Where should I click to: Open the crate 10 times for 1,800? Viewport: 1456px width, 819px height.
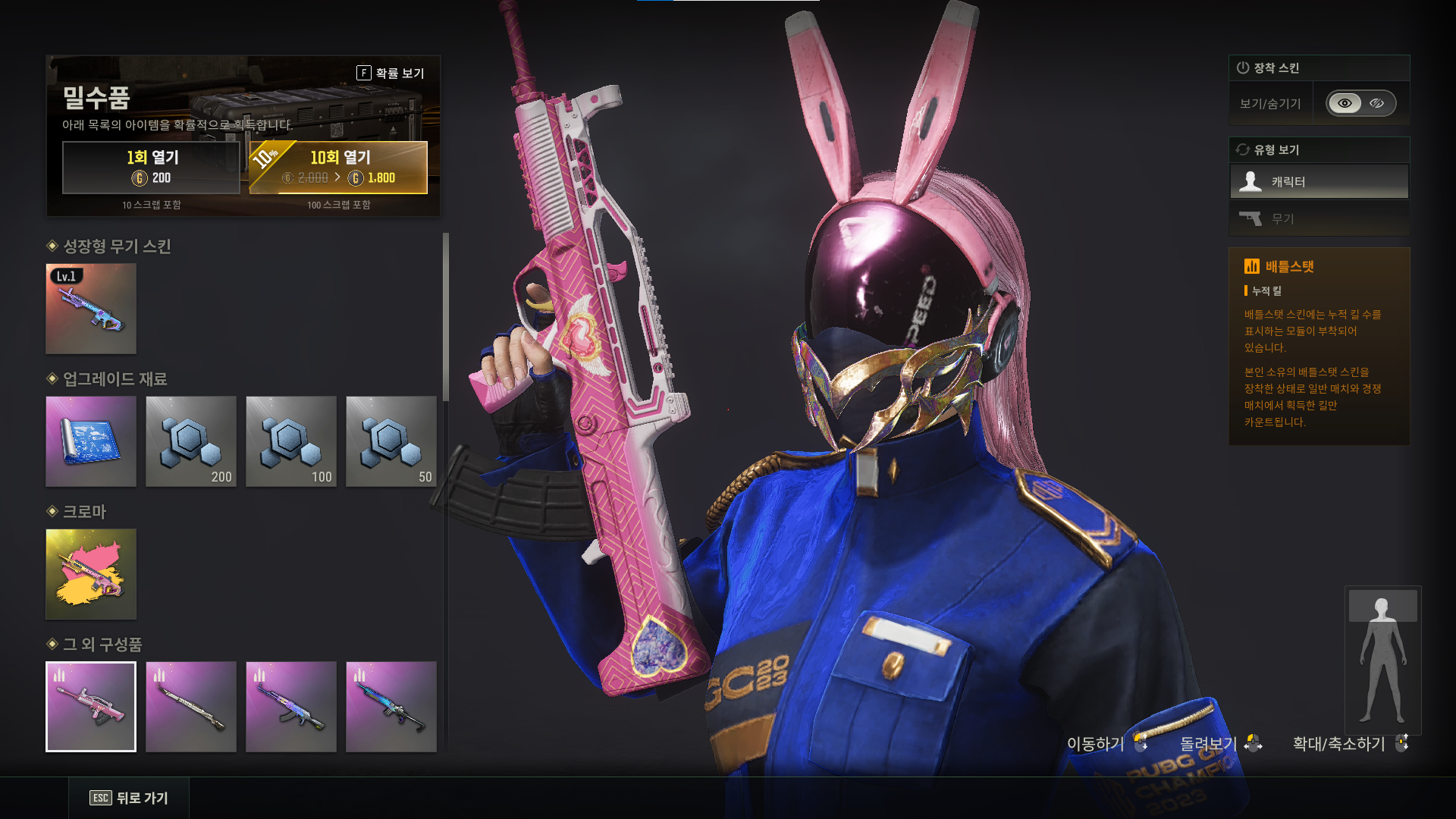coord(338,168)
